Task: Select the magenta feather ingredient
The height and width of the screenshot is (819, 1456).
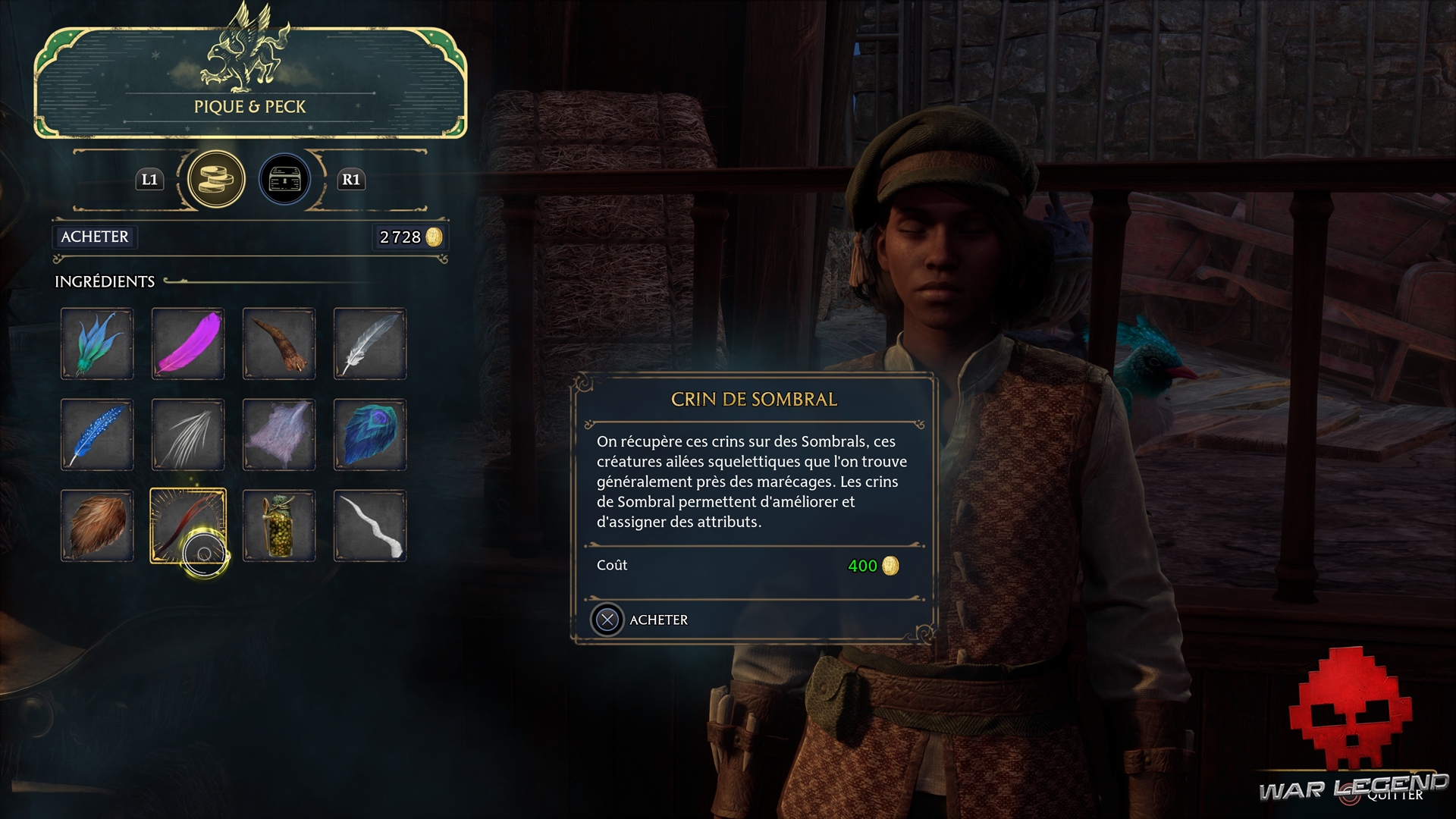Action: [188, 344]
